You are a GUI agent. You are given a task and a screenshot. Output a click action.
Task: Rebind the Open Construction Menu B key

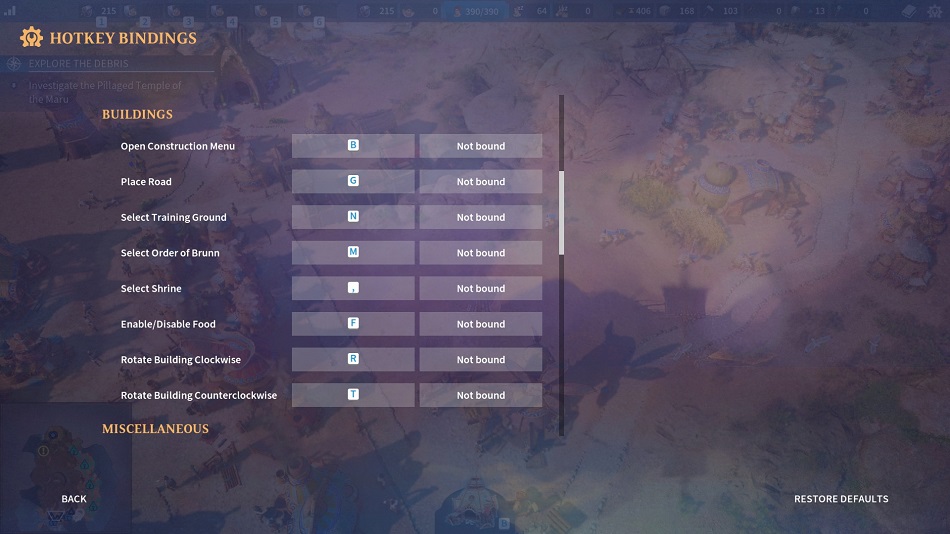pyautogui.click(x=353, y=146)
